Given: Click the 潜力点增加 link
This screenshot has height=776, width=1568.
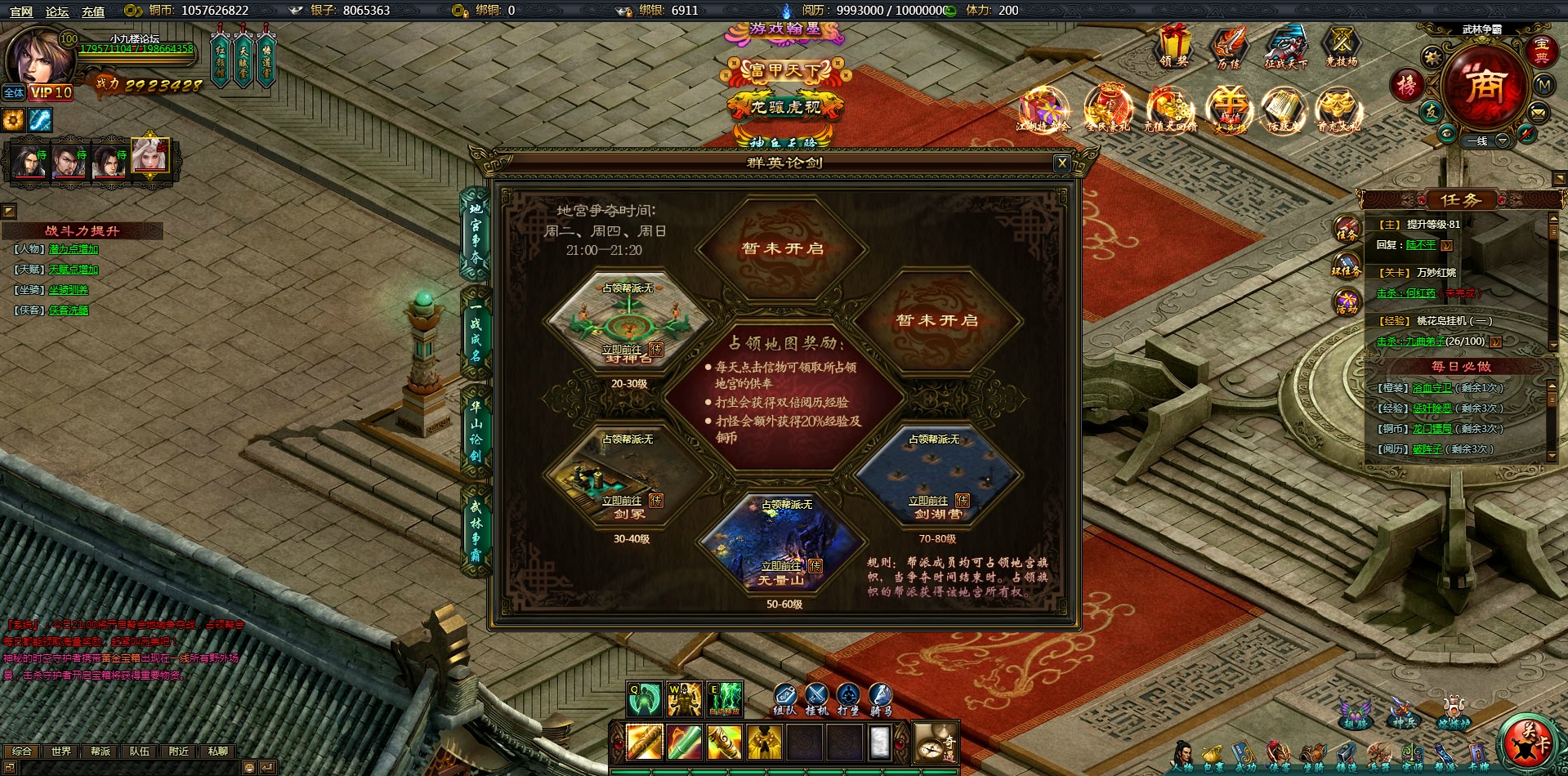Looking at the screenshot, I should coord(74,249).
